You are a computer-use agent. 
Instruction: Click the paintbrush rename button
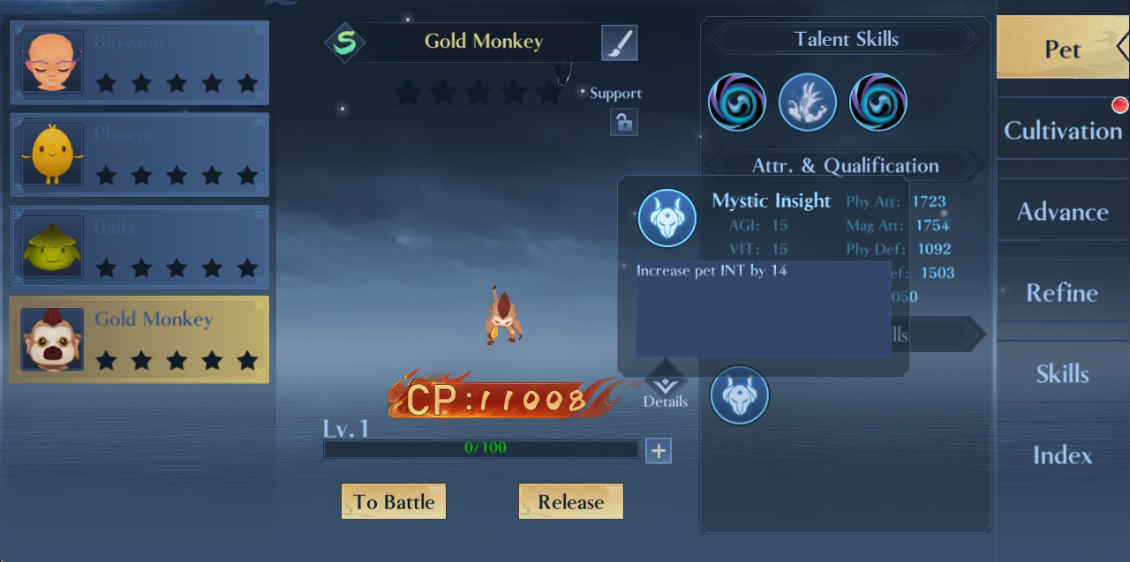pos(619,43)
